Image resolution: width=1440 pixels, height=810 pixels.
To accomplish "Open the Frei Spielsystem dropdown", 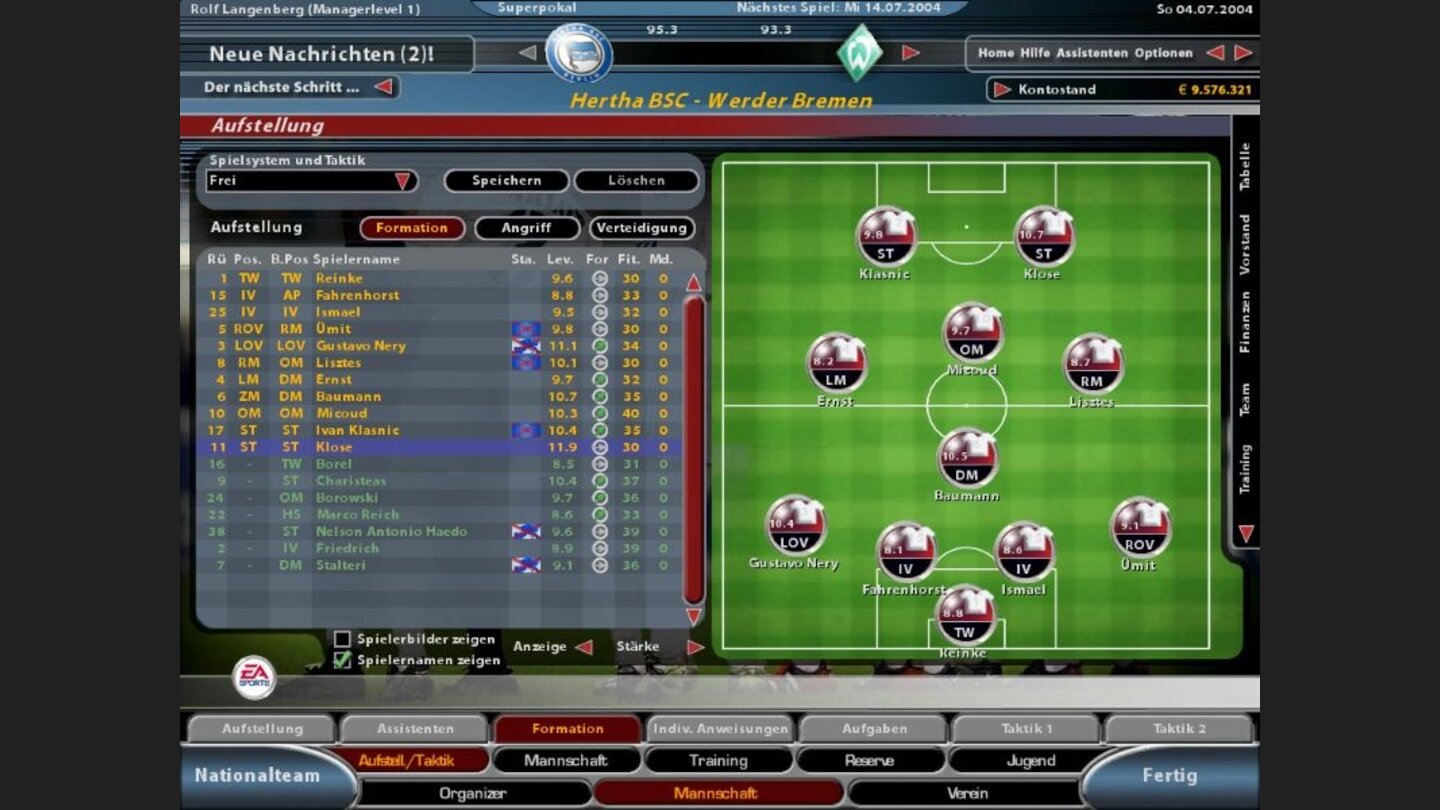I will click(403, 181).
